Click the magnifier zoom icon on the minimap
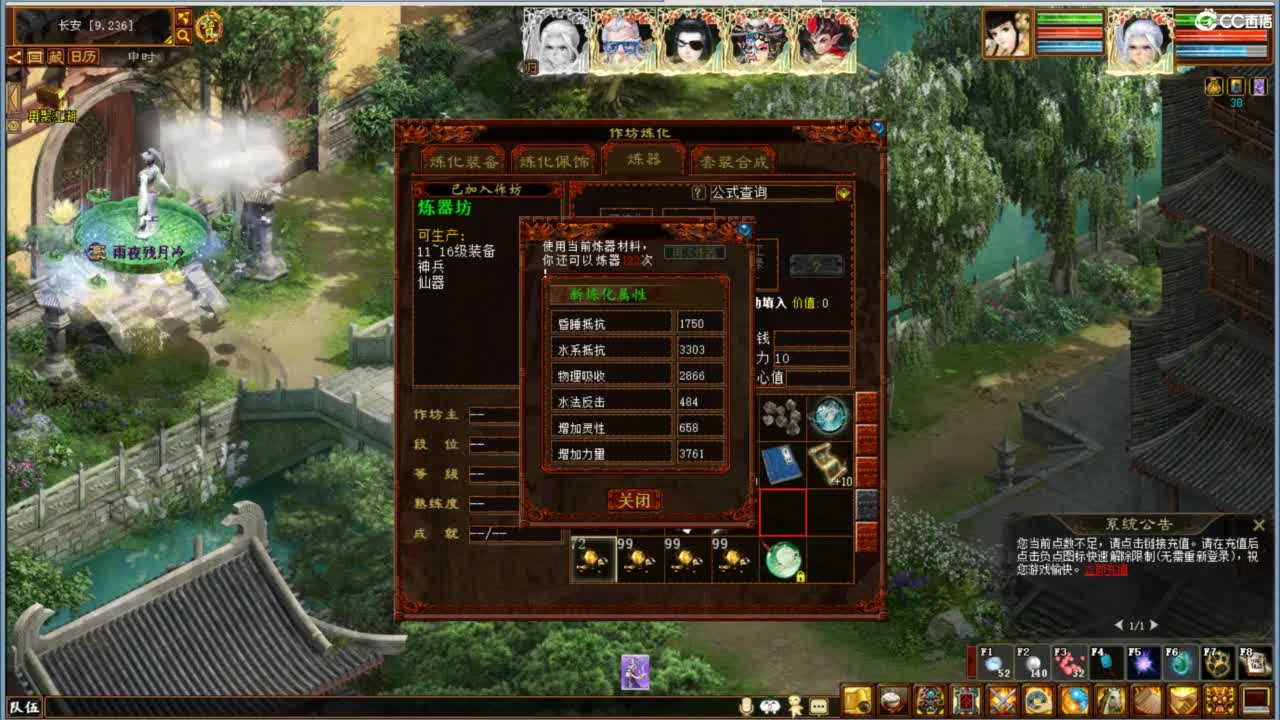The width and height of the screenshot is (1280, 720). pos(184,34)
